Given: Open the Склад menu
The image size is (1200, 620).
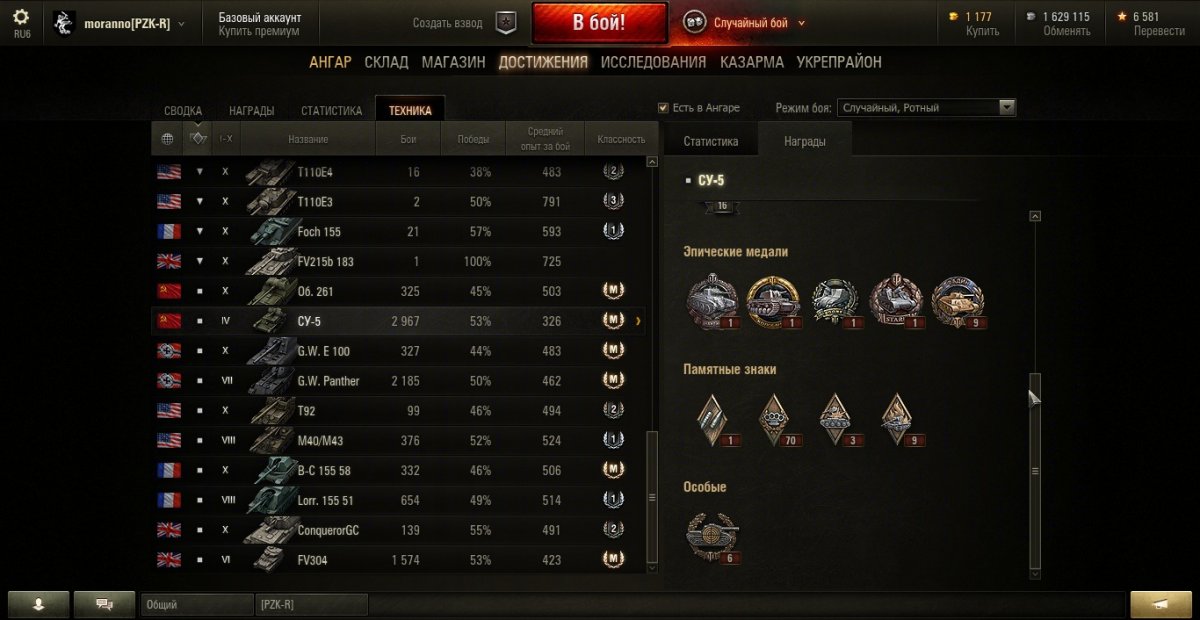Looking at the screenshot, I should click(386, 62).
